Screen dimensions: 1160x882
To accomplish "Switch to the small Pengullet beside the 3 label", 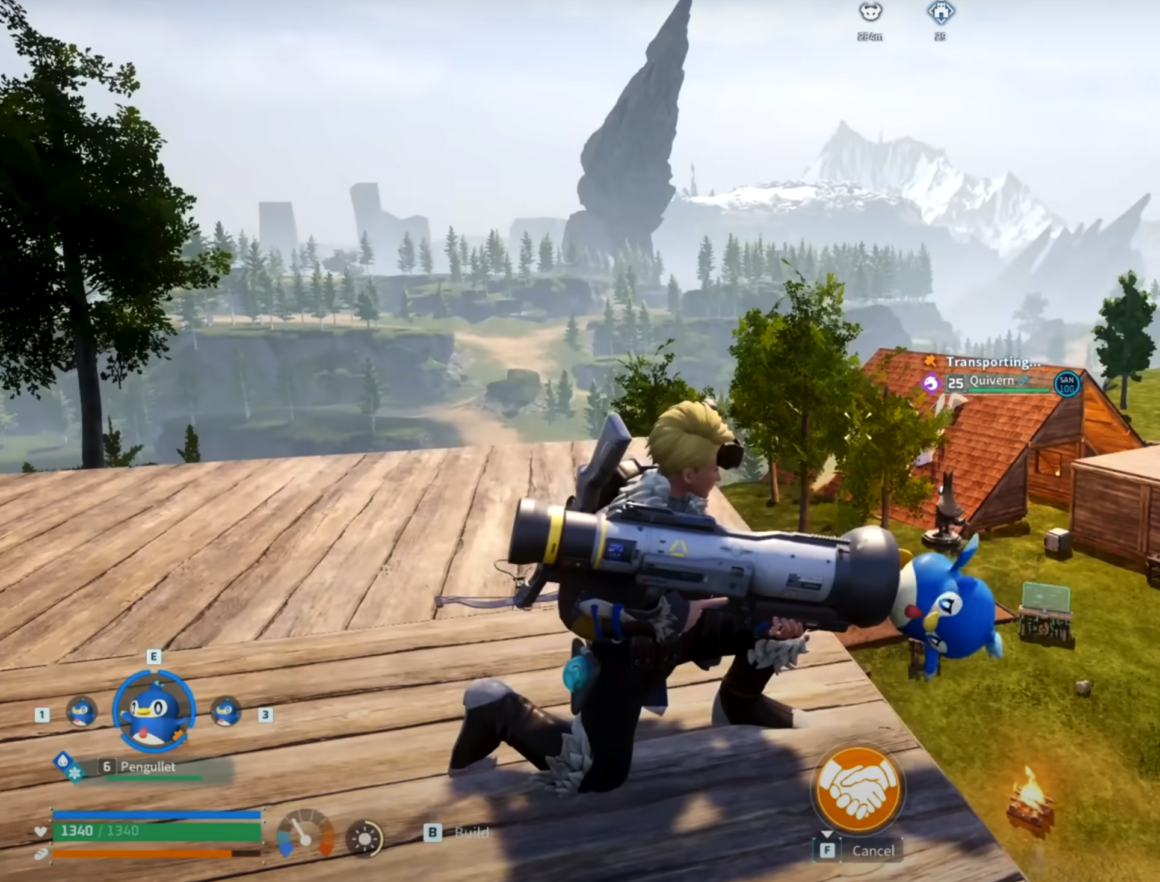I will coord(225,711).
